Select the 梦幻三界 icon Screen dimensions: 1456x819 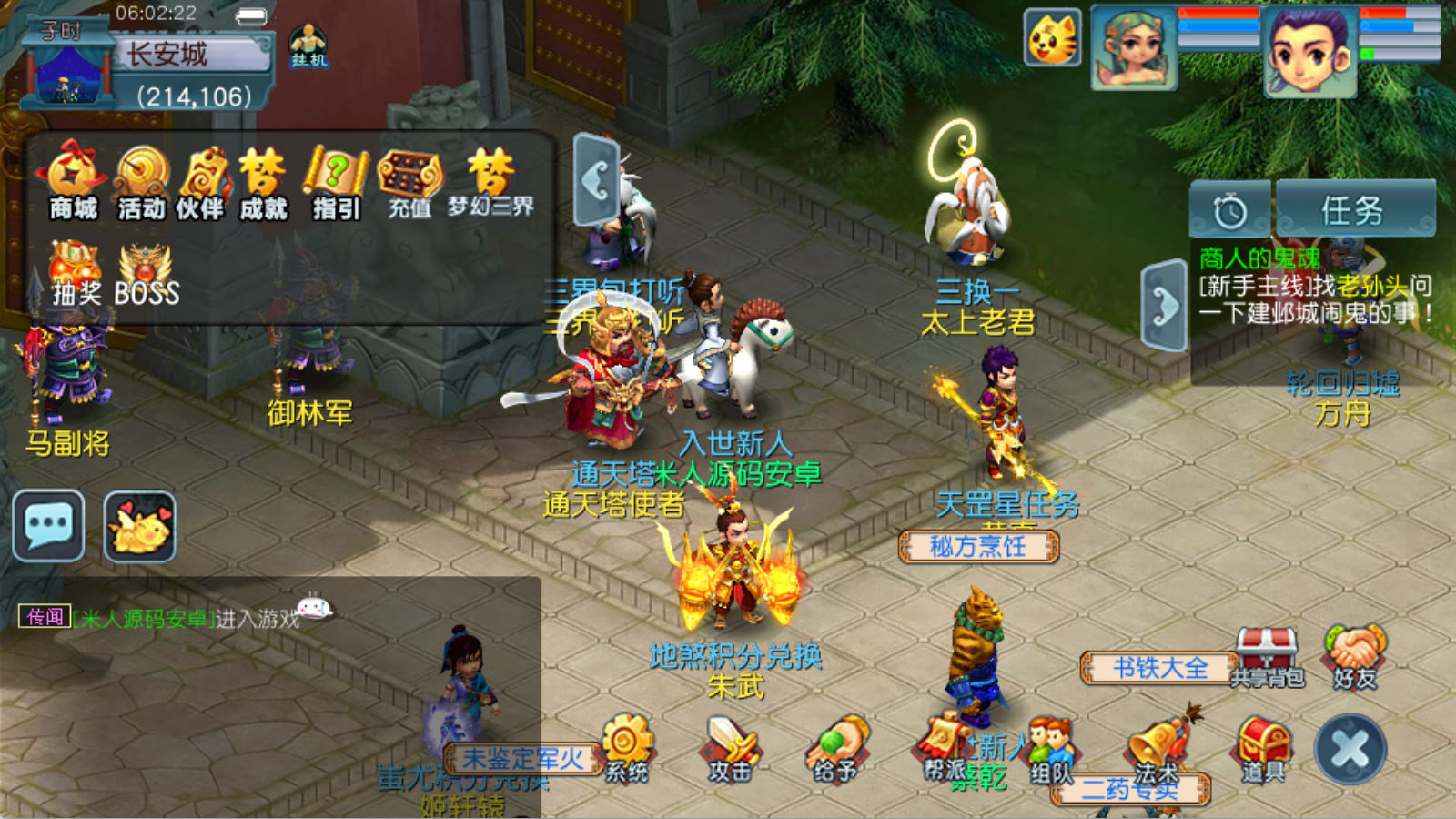pos(490,182)
